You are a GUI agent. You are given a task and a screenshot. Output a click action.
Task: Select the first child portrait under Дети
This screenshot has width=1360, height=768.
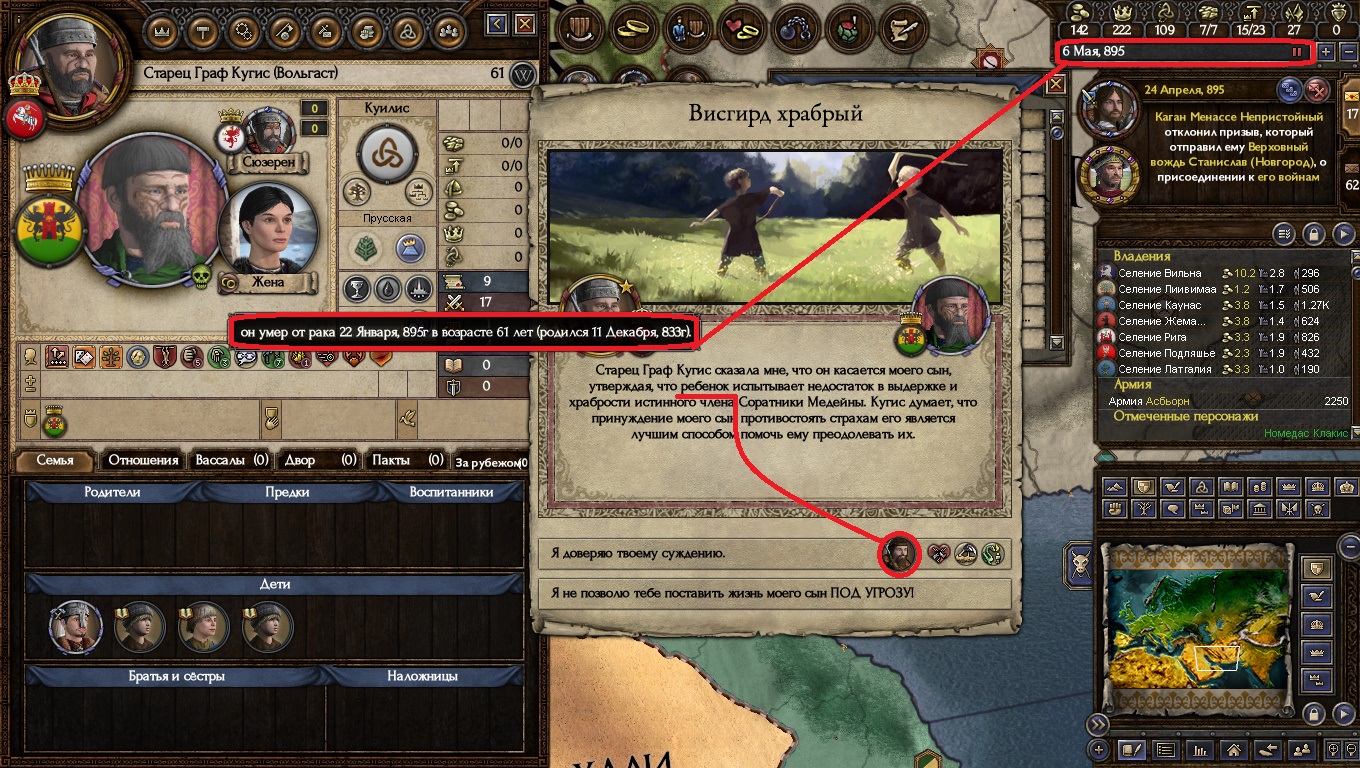[76, 627]
